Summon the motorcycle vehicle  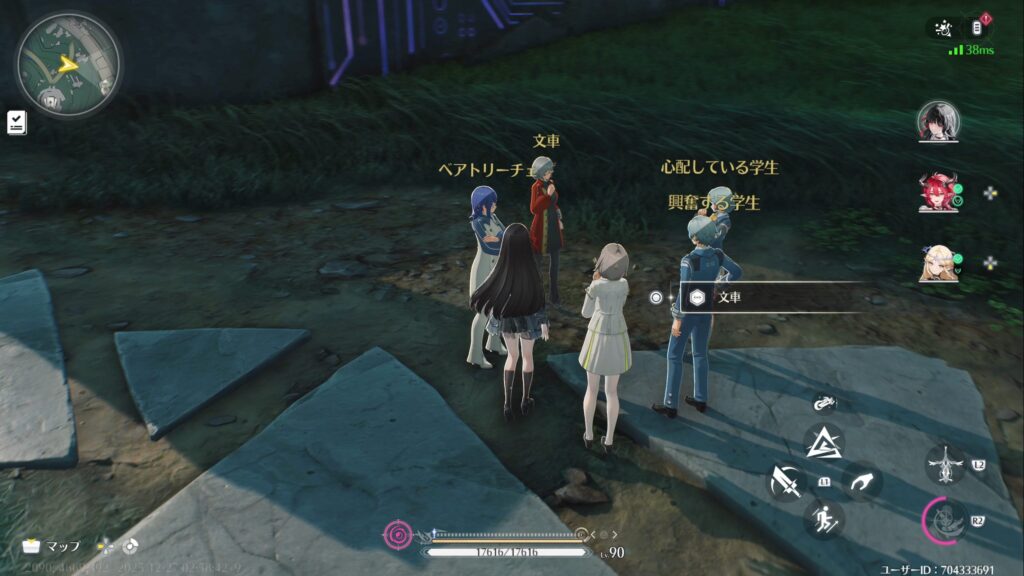coord(824,404)
